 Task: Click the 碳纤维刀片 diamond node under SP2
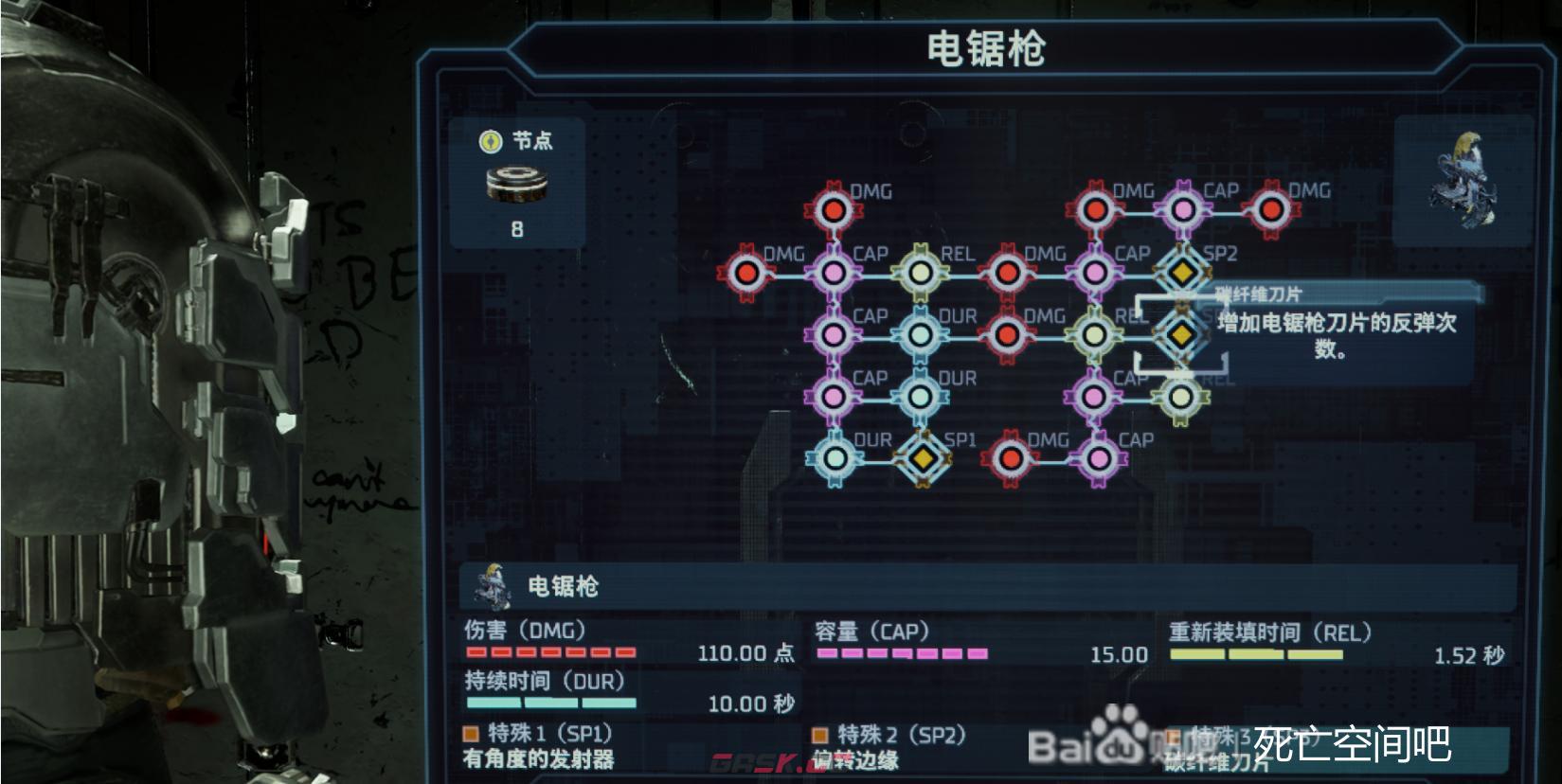coord(1180,334)
